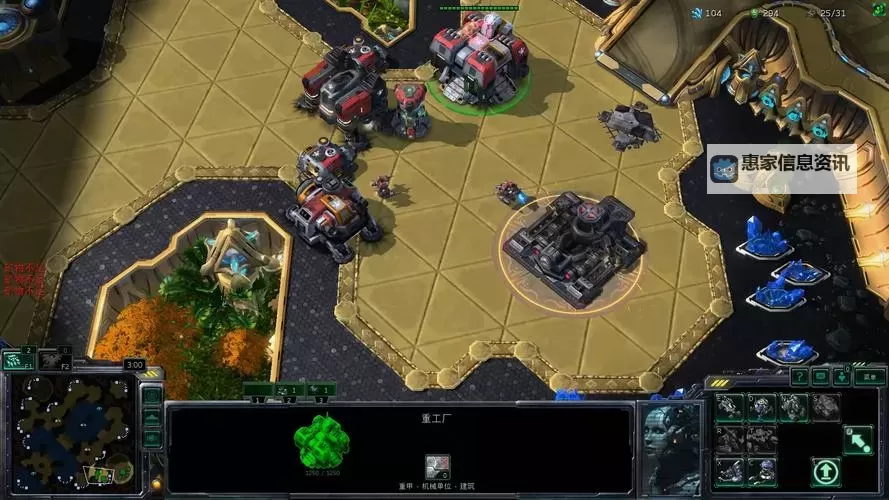Select the idle workers F1 button
This screenshot has width=889, height=500.
pos(17,359)
